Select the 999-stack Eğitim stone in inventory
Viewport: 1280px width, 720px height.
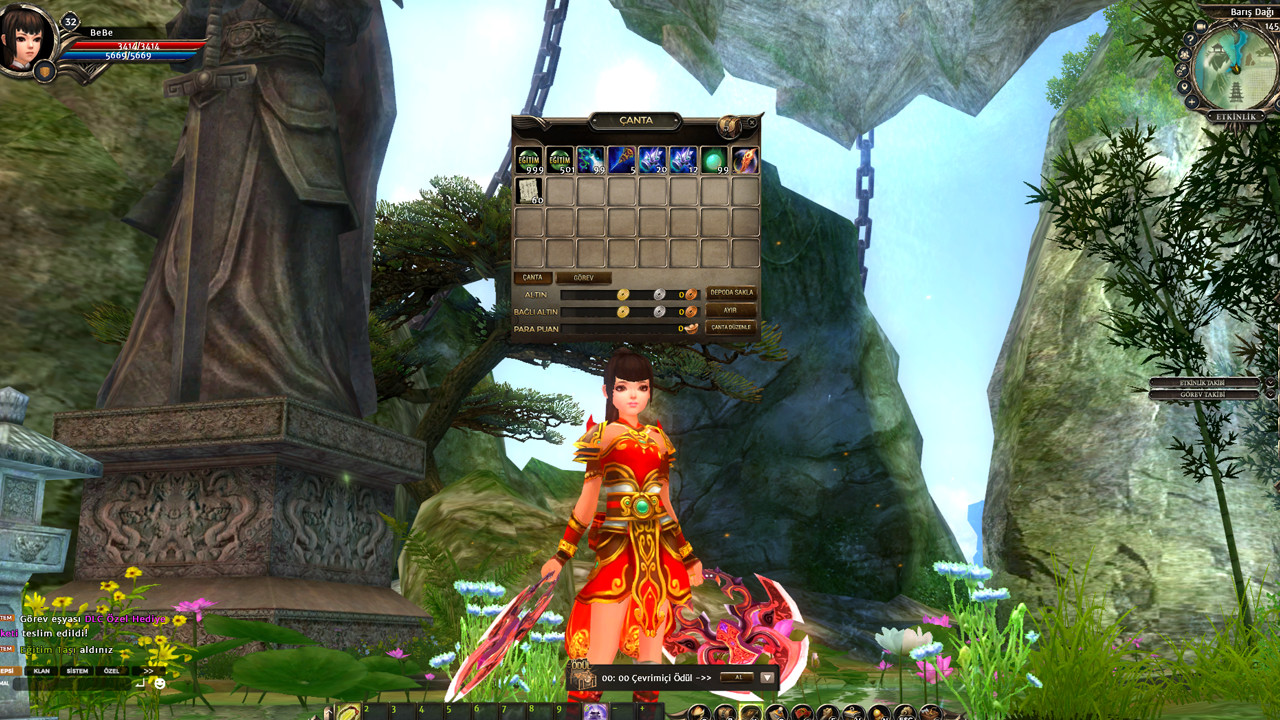pyautogui.click(x=528, y=160)
